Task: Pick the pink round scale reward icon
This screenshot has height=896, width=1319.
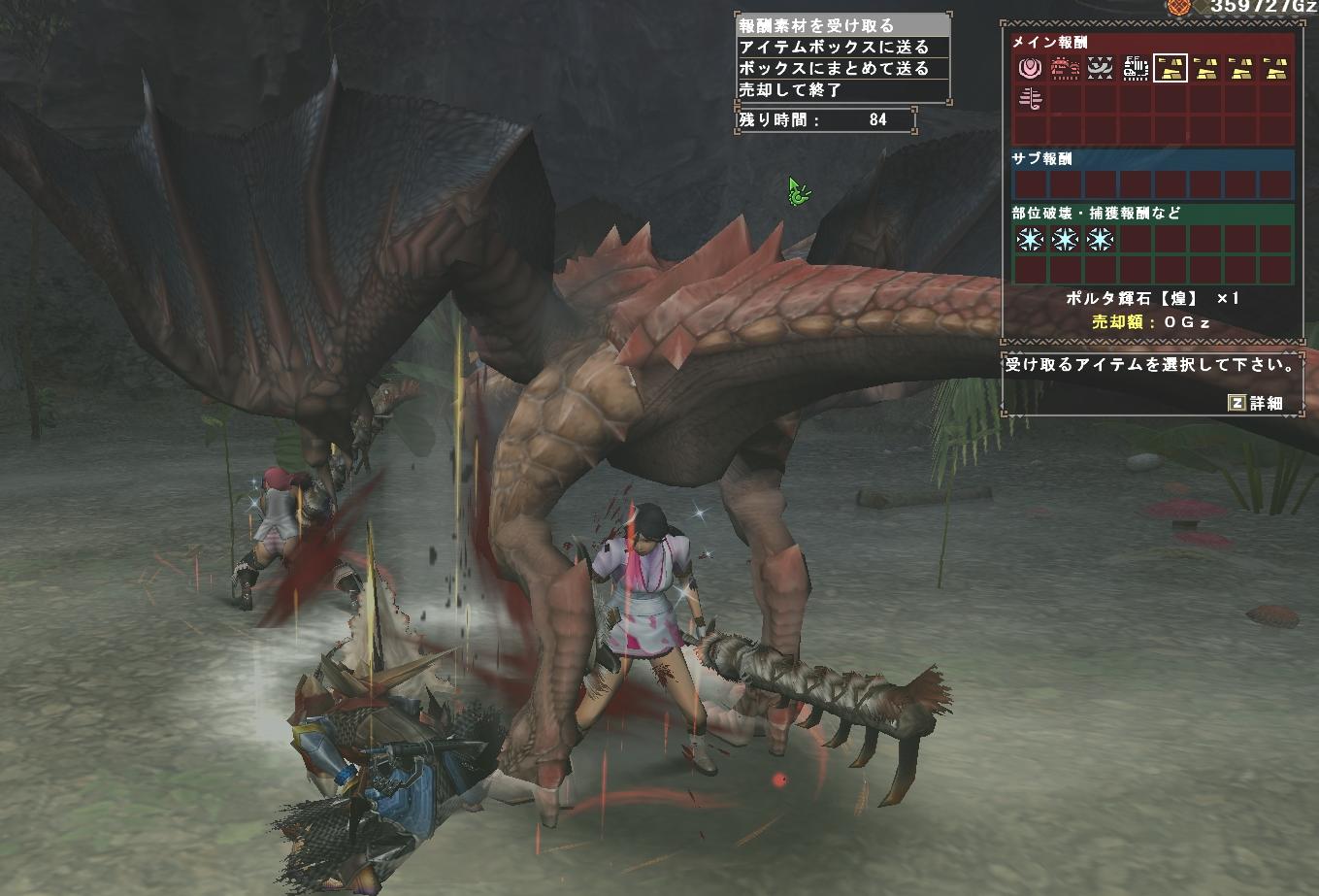Action: [x=1030, y=68]
